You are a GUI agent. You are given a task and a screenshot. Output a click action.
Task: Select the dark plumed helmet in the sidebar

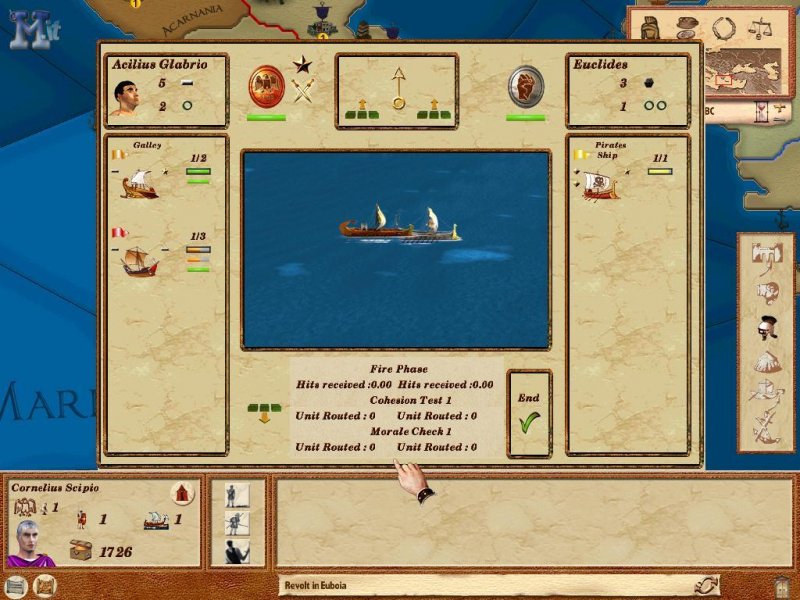pos(767,327)
